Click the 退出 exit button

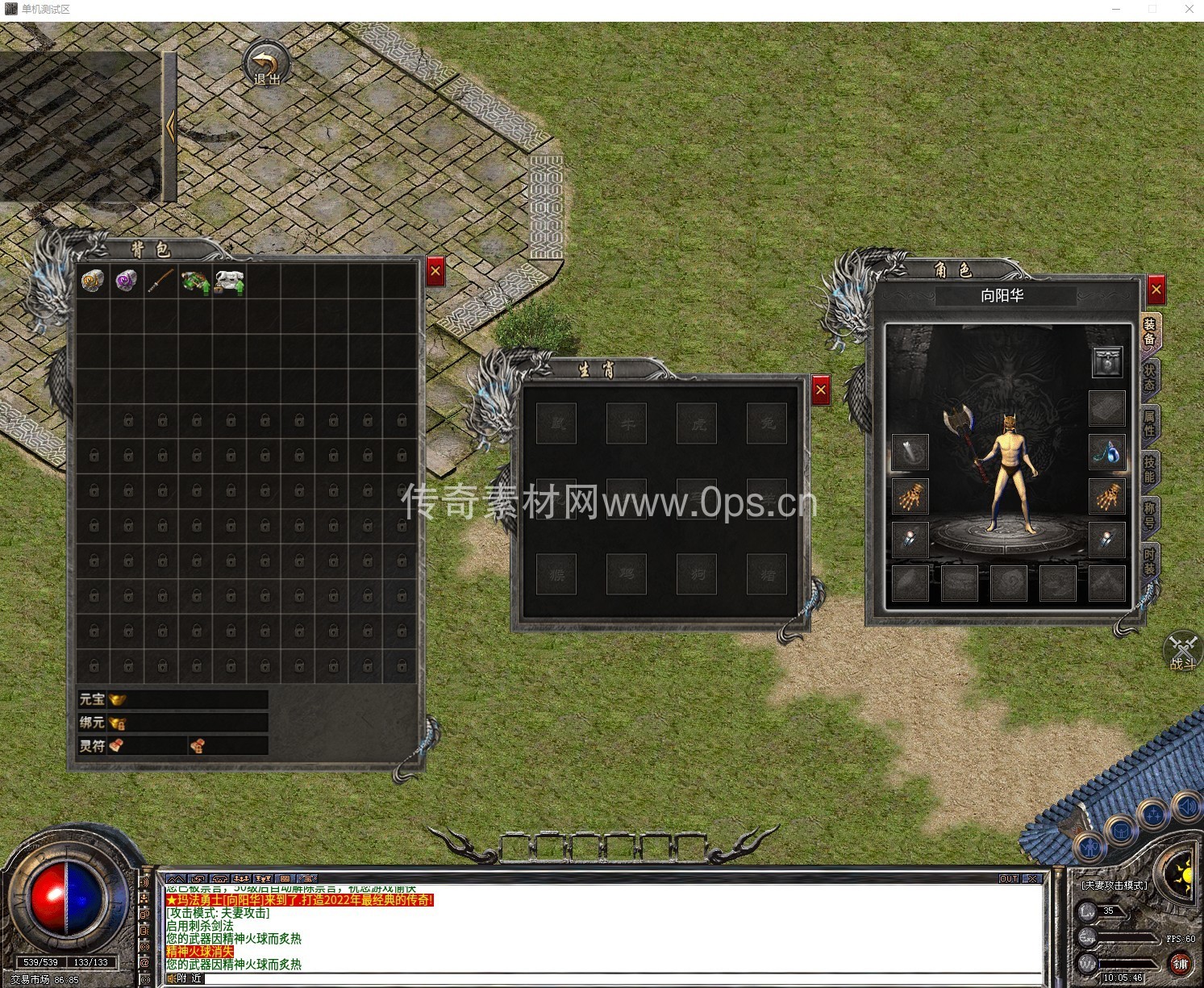[267, 63]
